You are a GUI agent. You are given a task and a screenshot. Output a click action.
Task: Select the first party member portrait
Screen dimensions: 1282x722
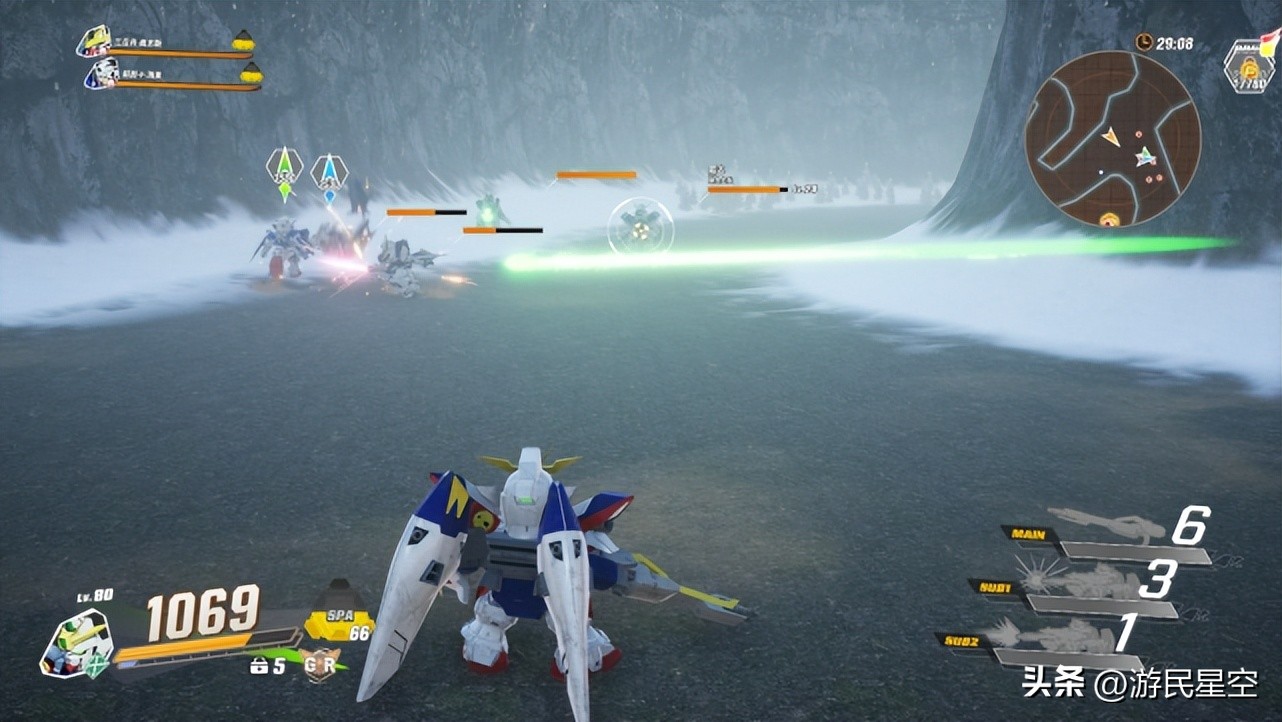coord(96,41)
